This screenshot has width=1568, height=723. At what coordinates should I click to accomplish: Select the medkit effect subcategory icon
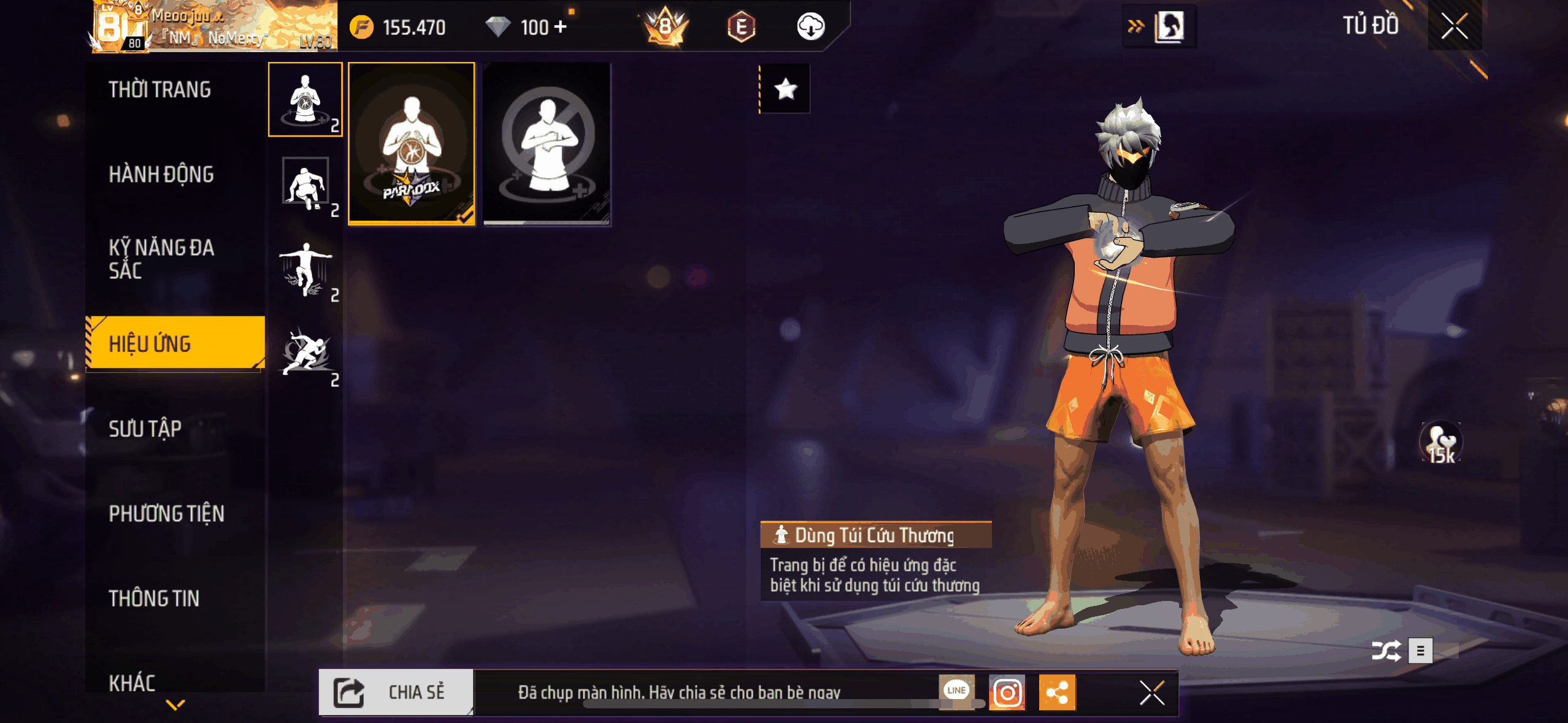[305, 99]
